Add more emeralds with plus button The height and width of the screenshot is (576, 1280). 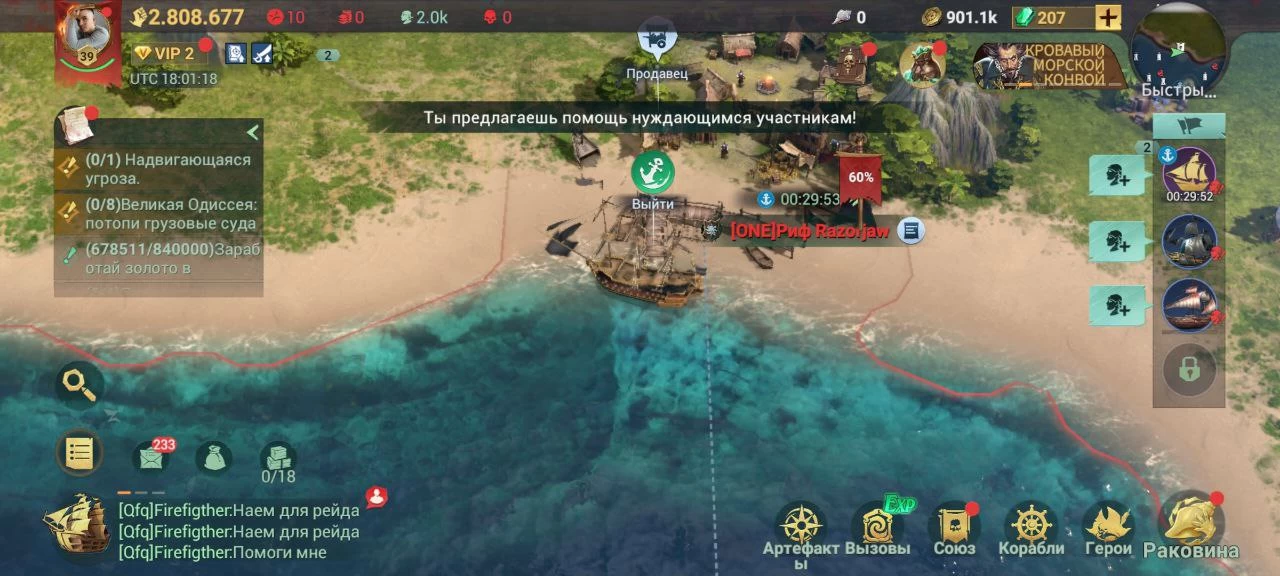[1108, 17]
